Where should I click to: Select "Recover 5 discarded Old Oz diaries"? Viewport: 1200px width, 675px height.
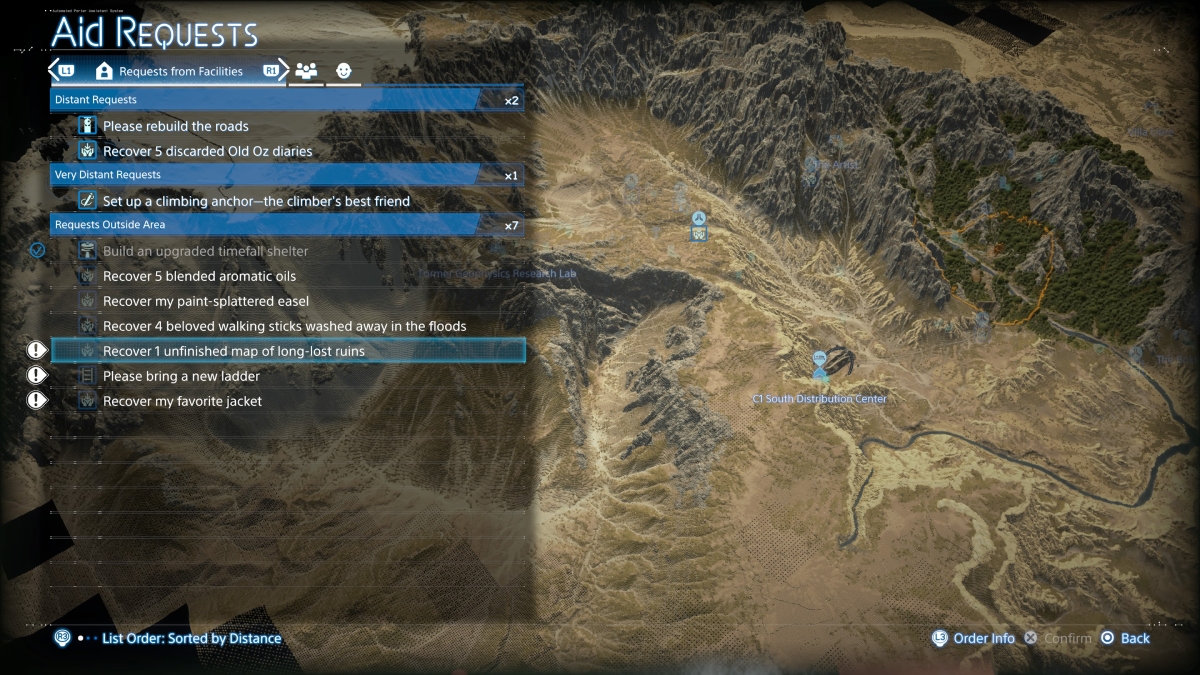tap(207, 151)
